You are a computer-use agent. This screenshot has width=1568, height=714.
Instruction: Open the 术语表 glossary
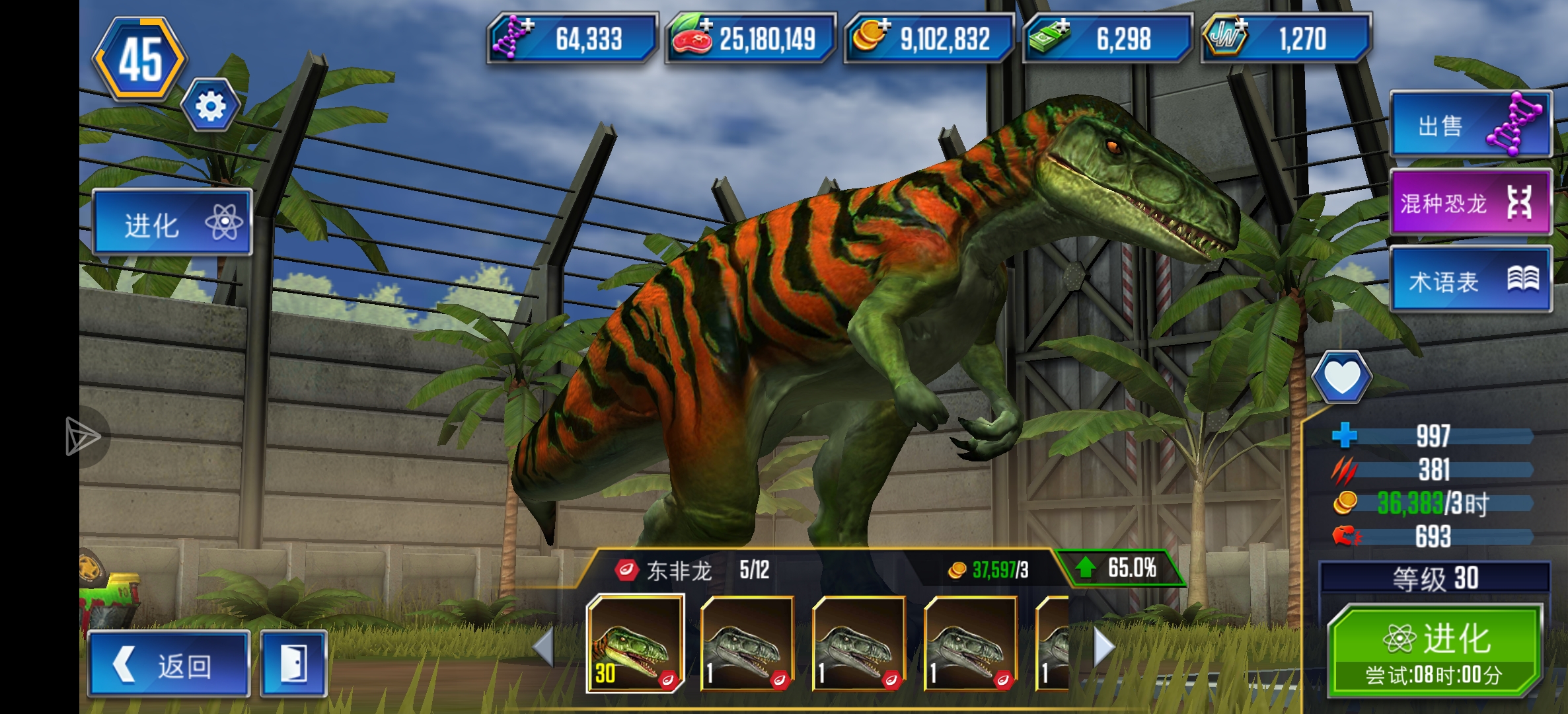point(1471,280)
